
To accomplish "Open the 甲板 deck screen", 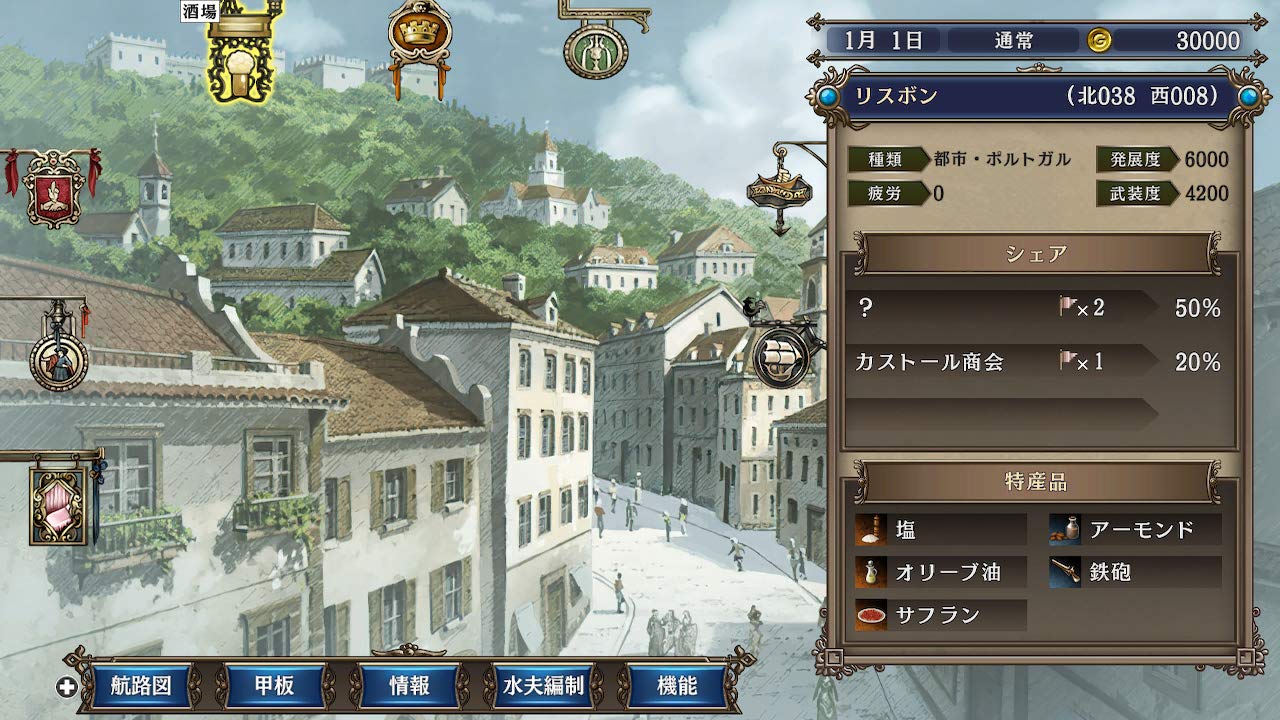I will 275,687.
